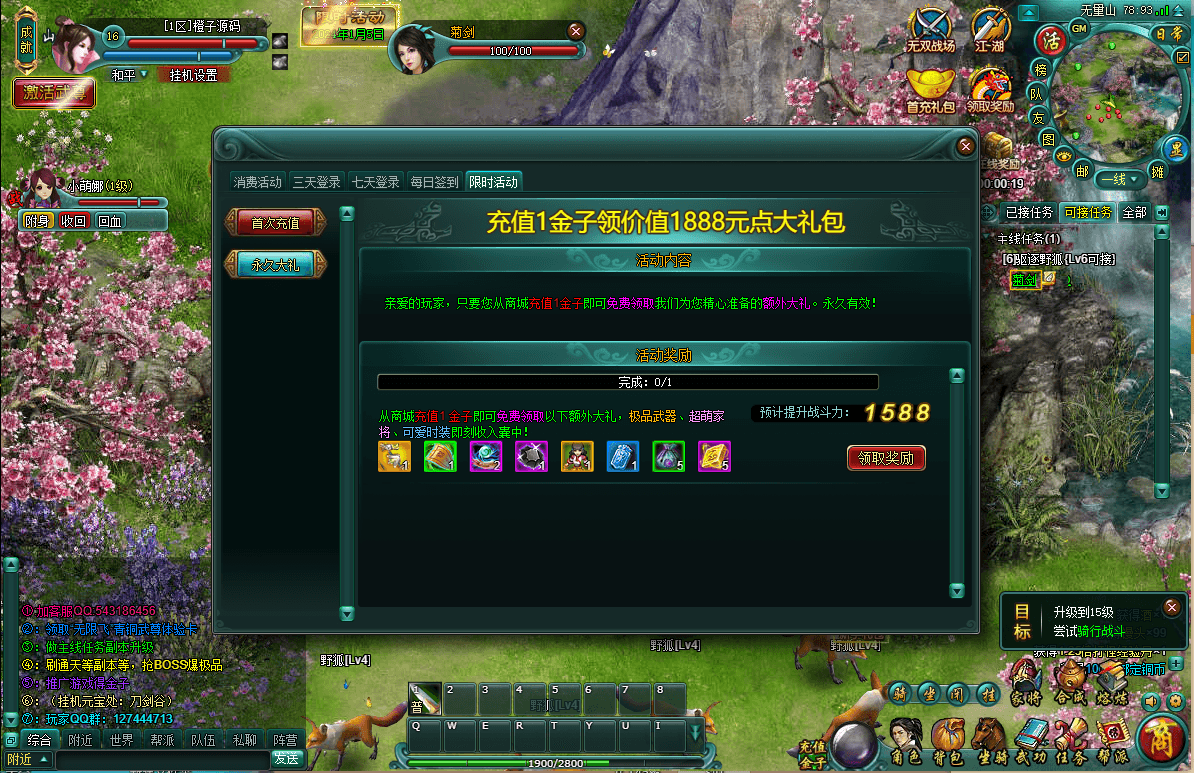Viewport: 1194px width, 773px height.
Task: Open the 七天登录 seven-day login tab
Action: tap(375, 182)
